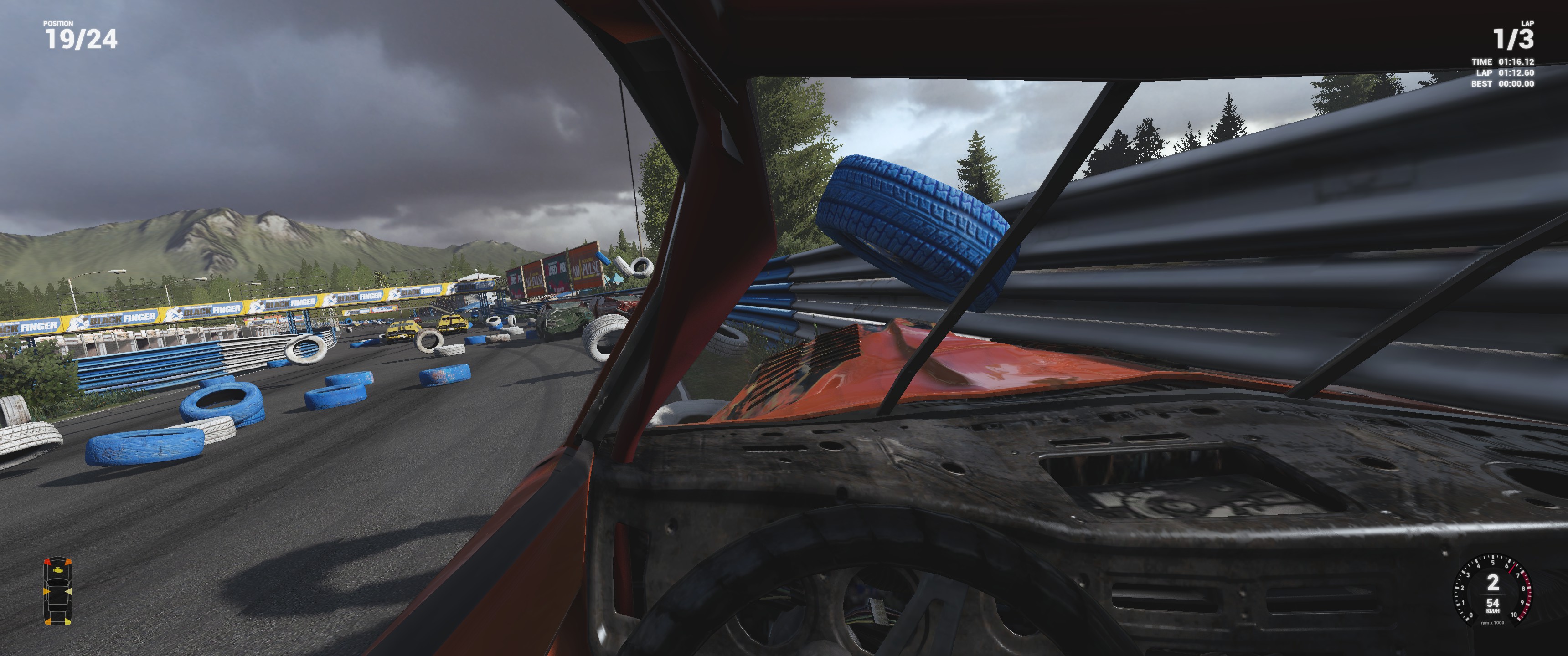Click the car damage indicator icon
The image size is (1568, 656).
(x=57, y=591)
